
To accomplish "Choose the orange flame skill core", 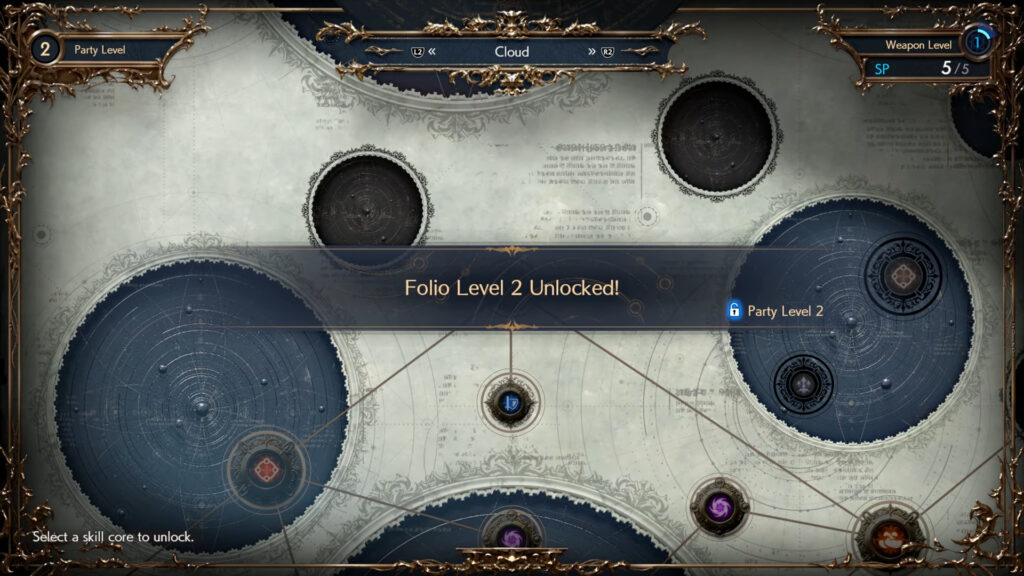I will 886,536.
